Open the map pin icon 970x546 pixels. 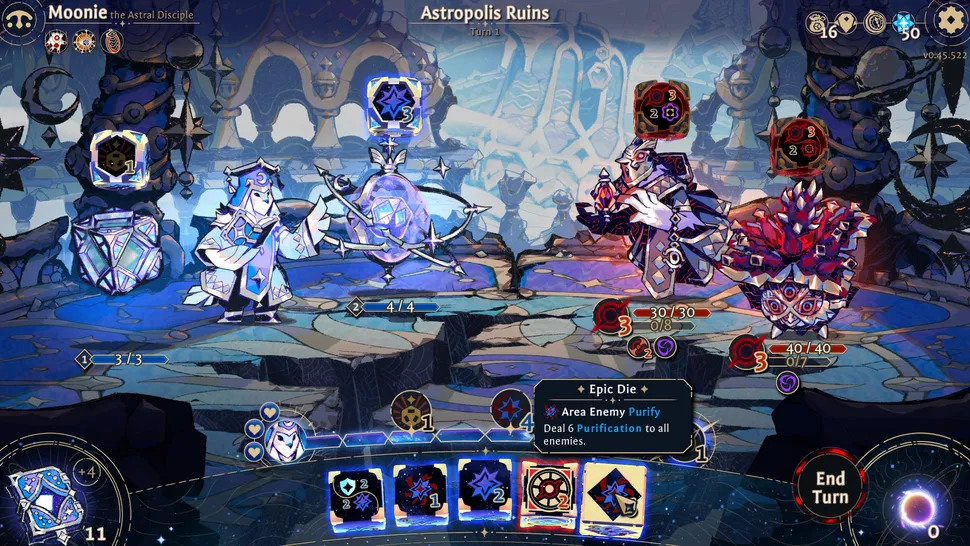point(847,22)
